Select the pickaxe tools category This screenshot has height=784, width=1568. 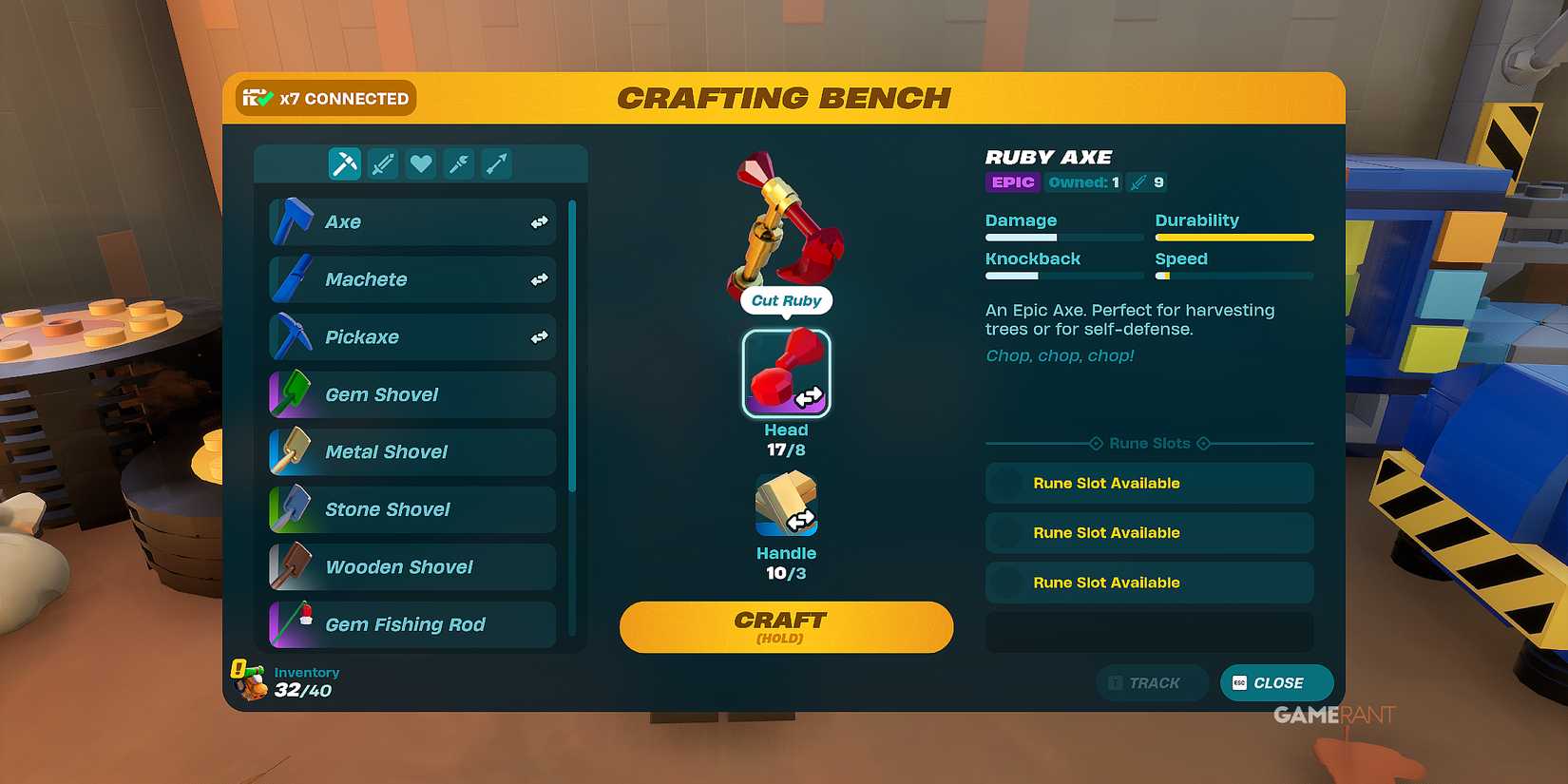point(344,163)
